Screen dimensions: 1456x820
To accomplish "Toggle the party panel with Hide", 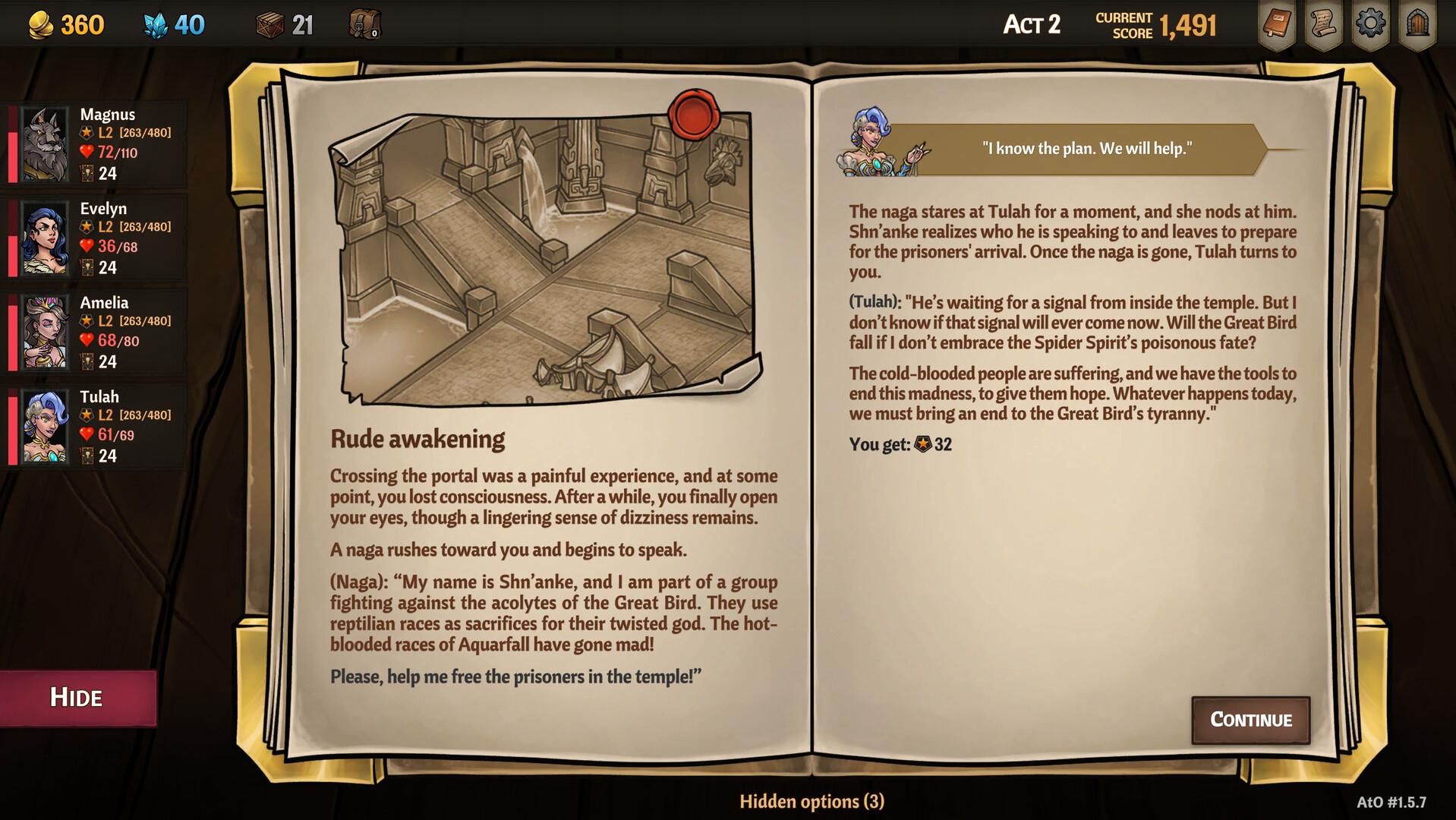I will 77,697.
